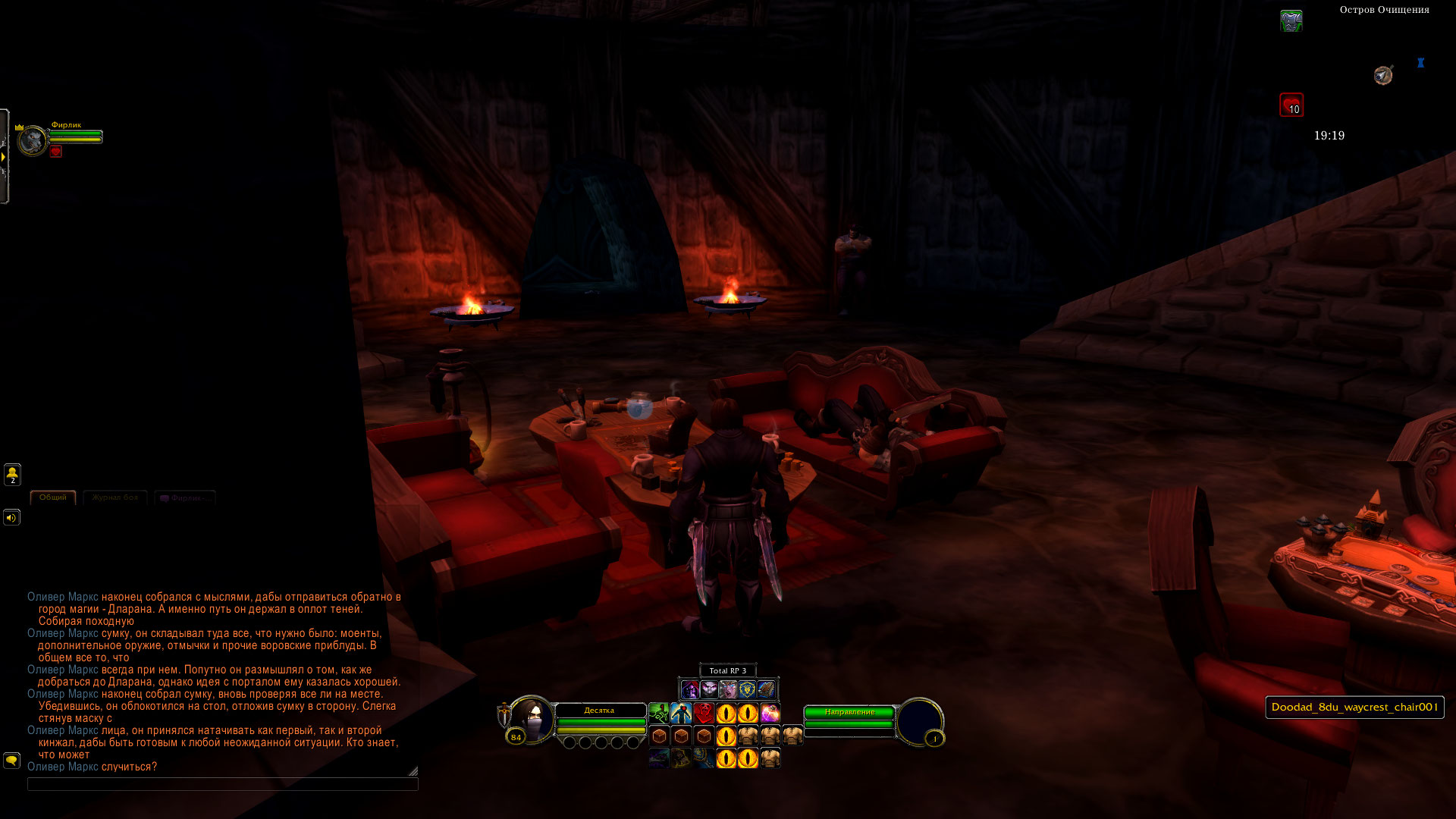The image size is (1456, 819).
Task: Click the player character portrait frame
Action: coord(531,719)
